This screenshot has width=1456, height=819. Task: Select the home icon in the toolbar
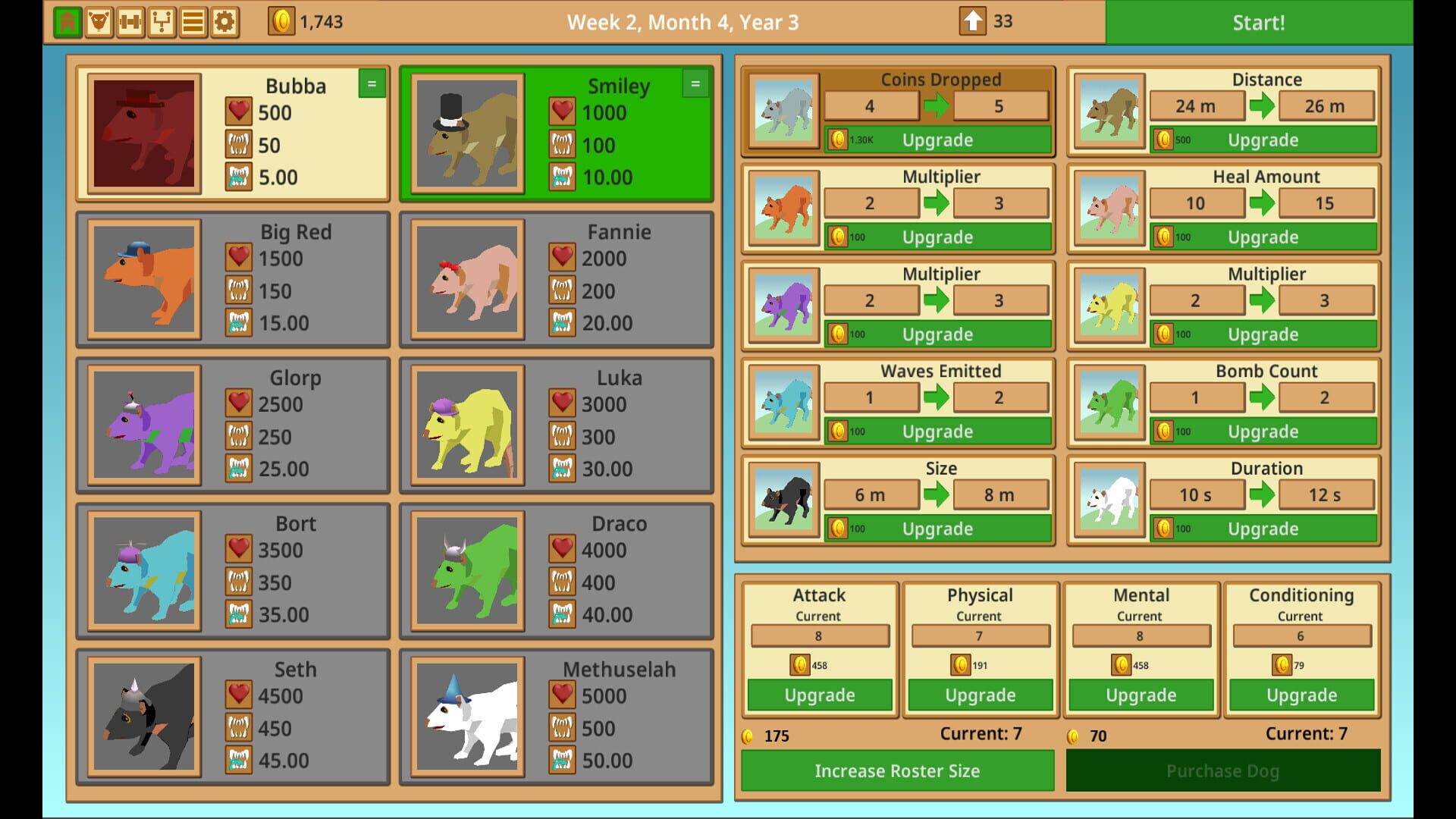click(x=67, y=21)
